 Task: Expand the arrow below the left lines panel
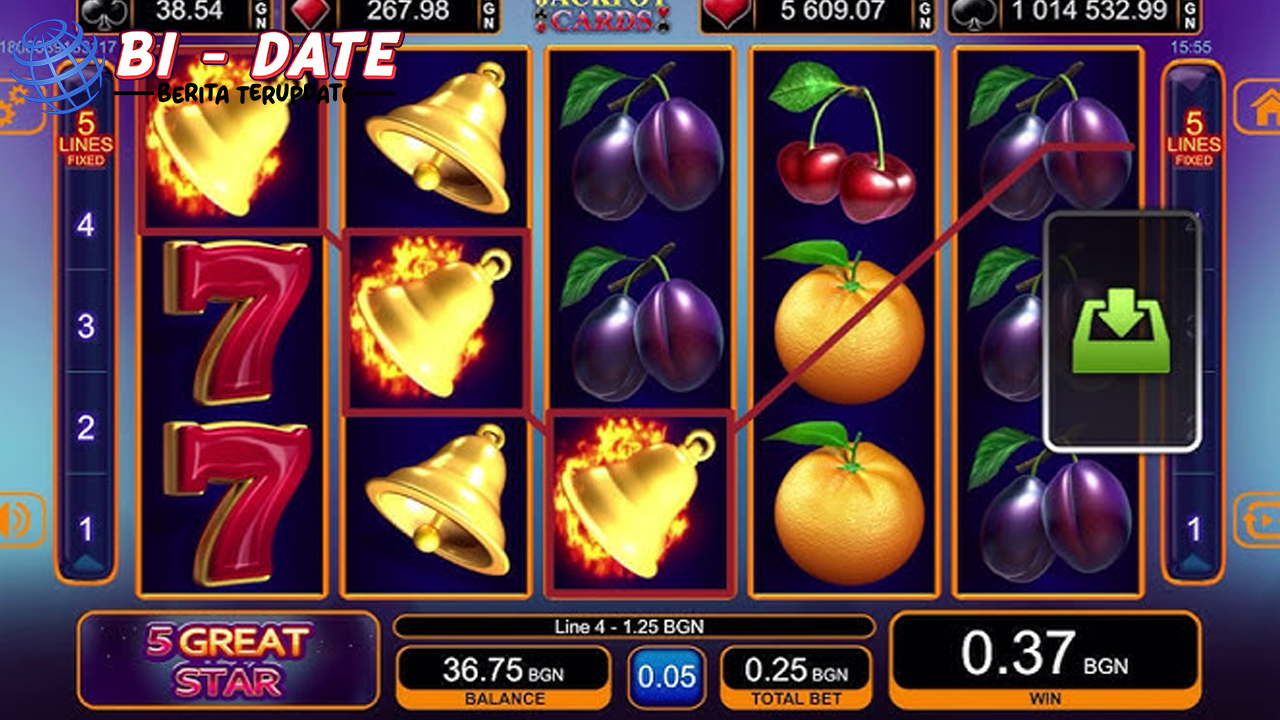[x=88, y=562]
